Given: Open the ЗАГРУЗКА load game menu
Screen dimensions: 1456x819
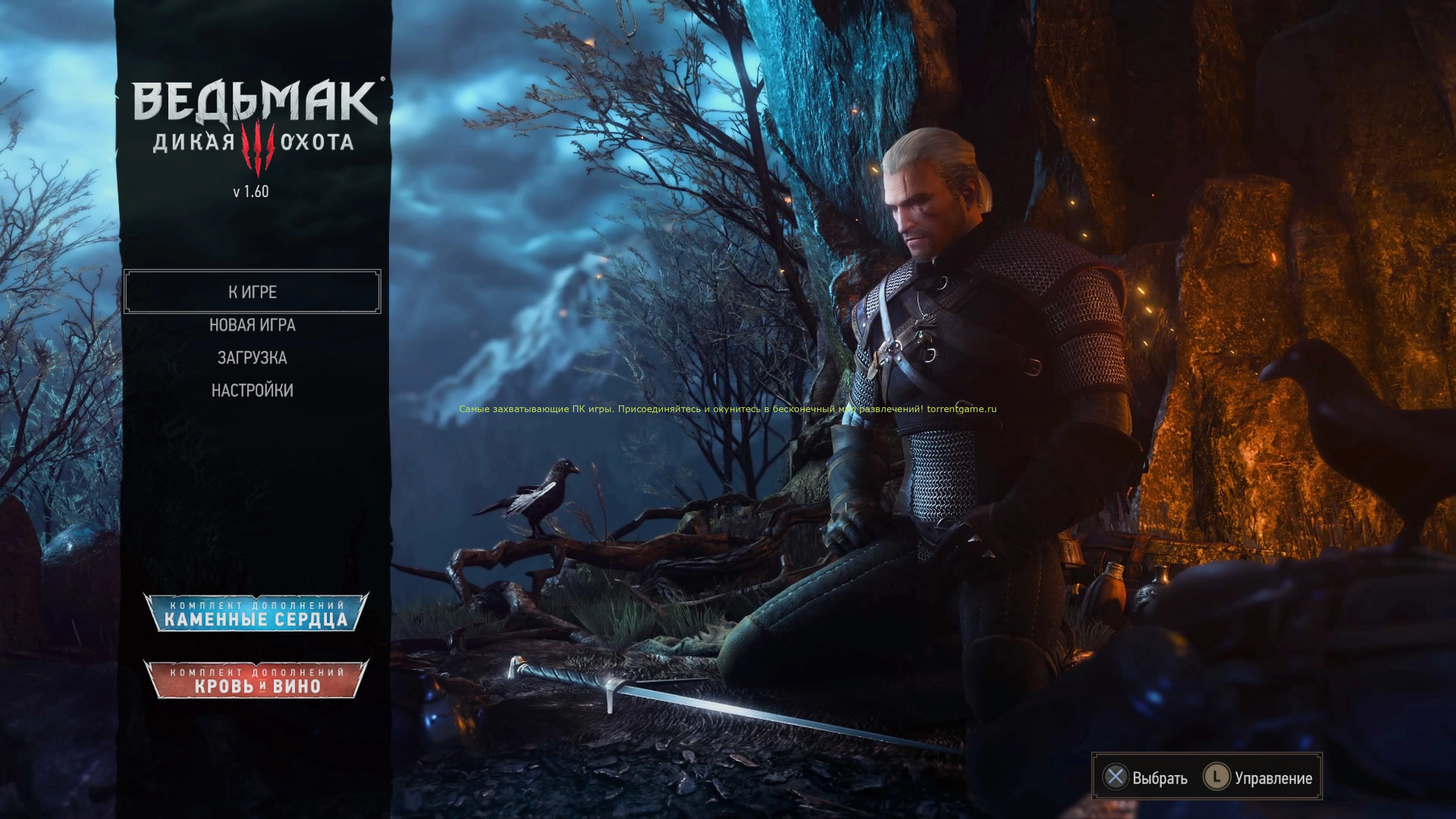Looking at the screenshot, I should tap(252, 358).
